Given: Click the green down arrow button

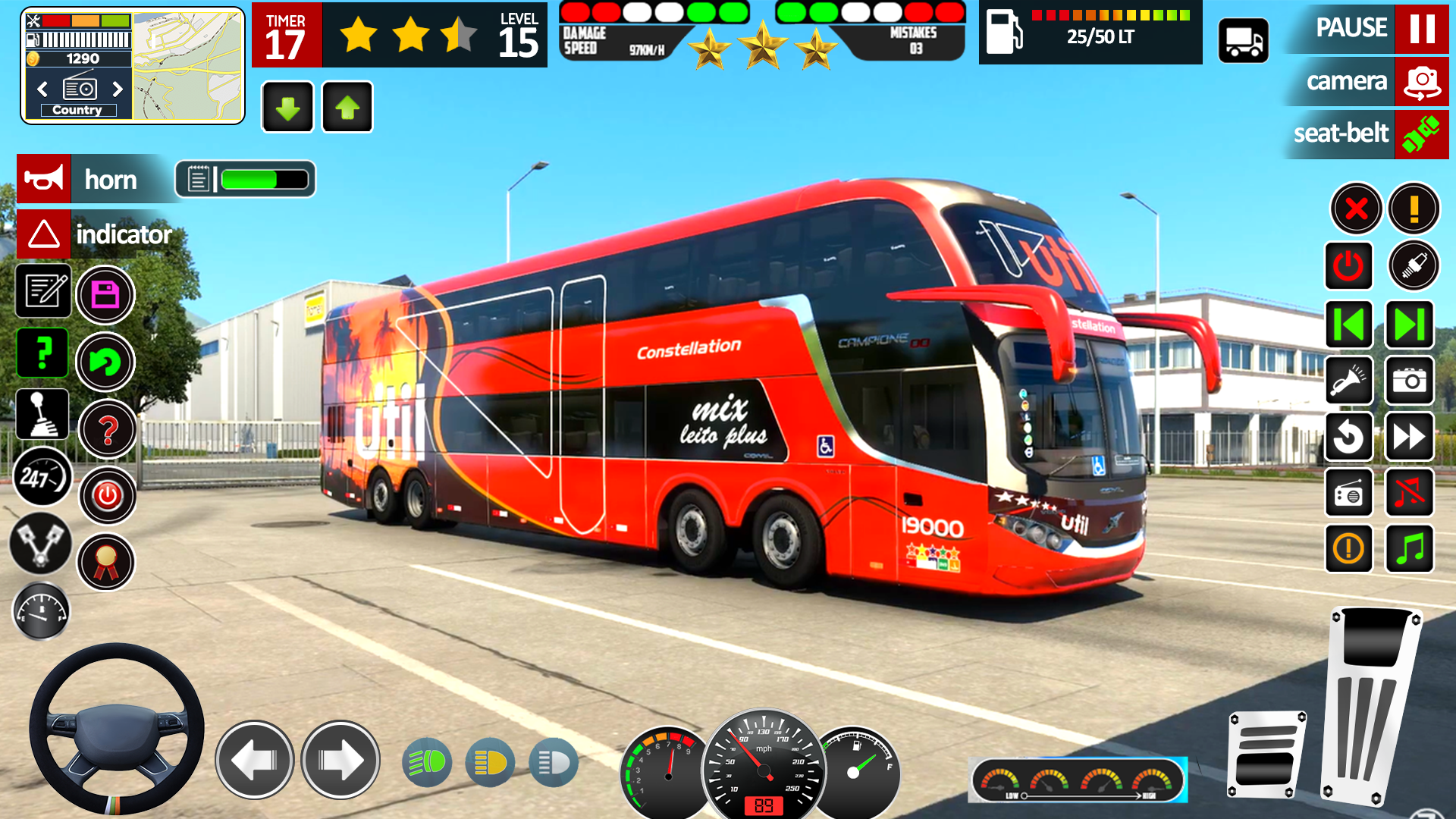Looking at the screenshot, I should (x=287, y=108).
